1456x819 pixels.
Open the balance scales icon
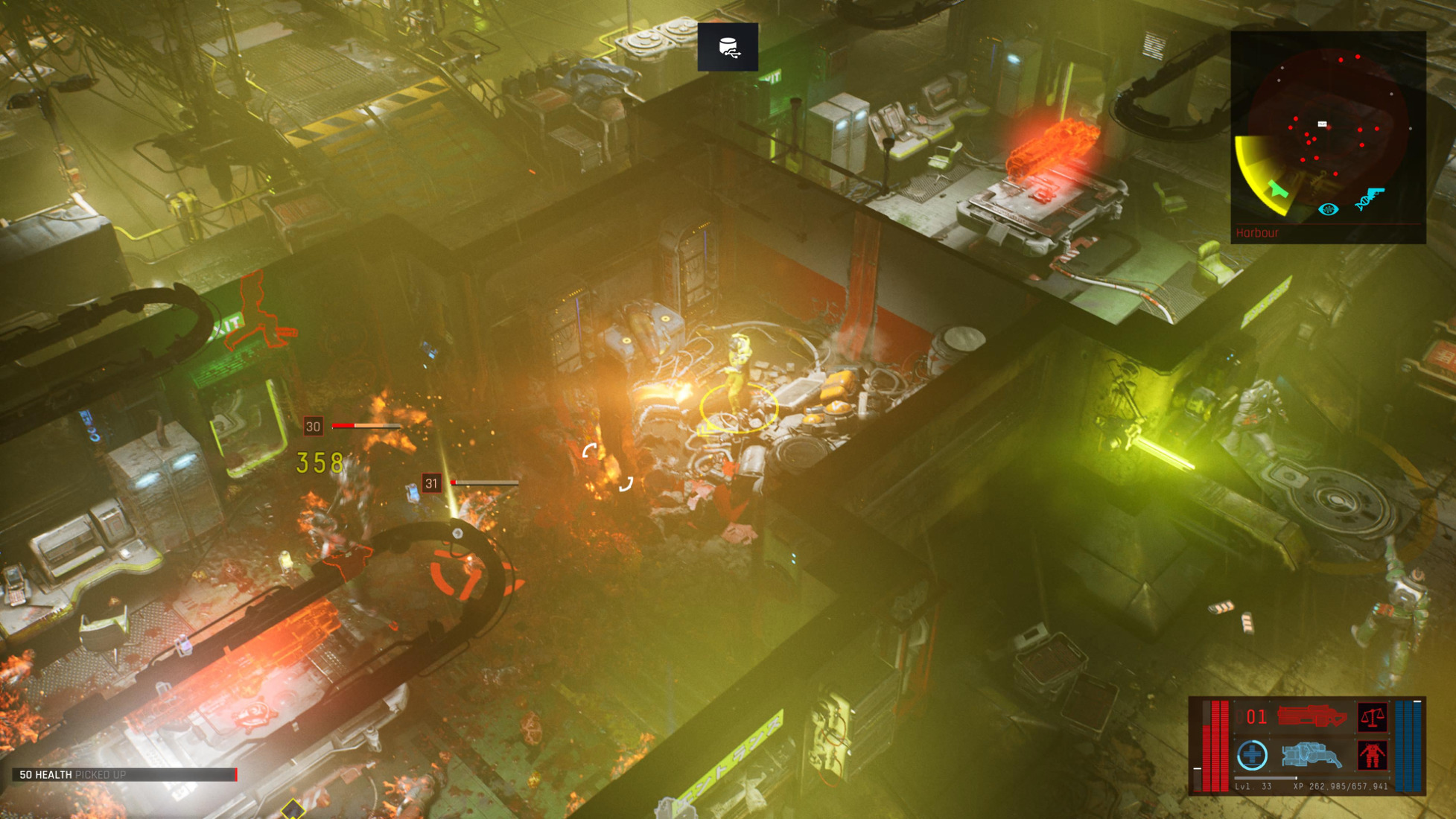pyautogui.click(x=1372, y=717)
